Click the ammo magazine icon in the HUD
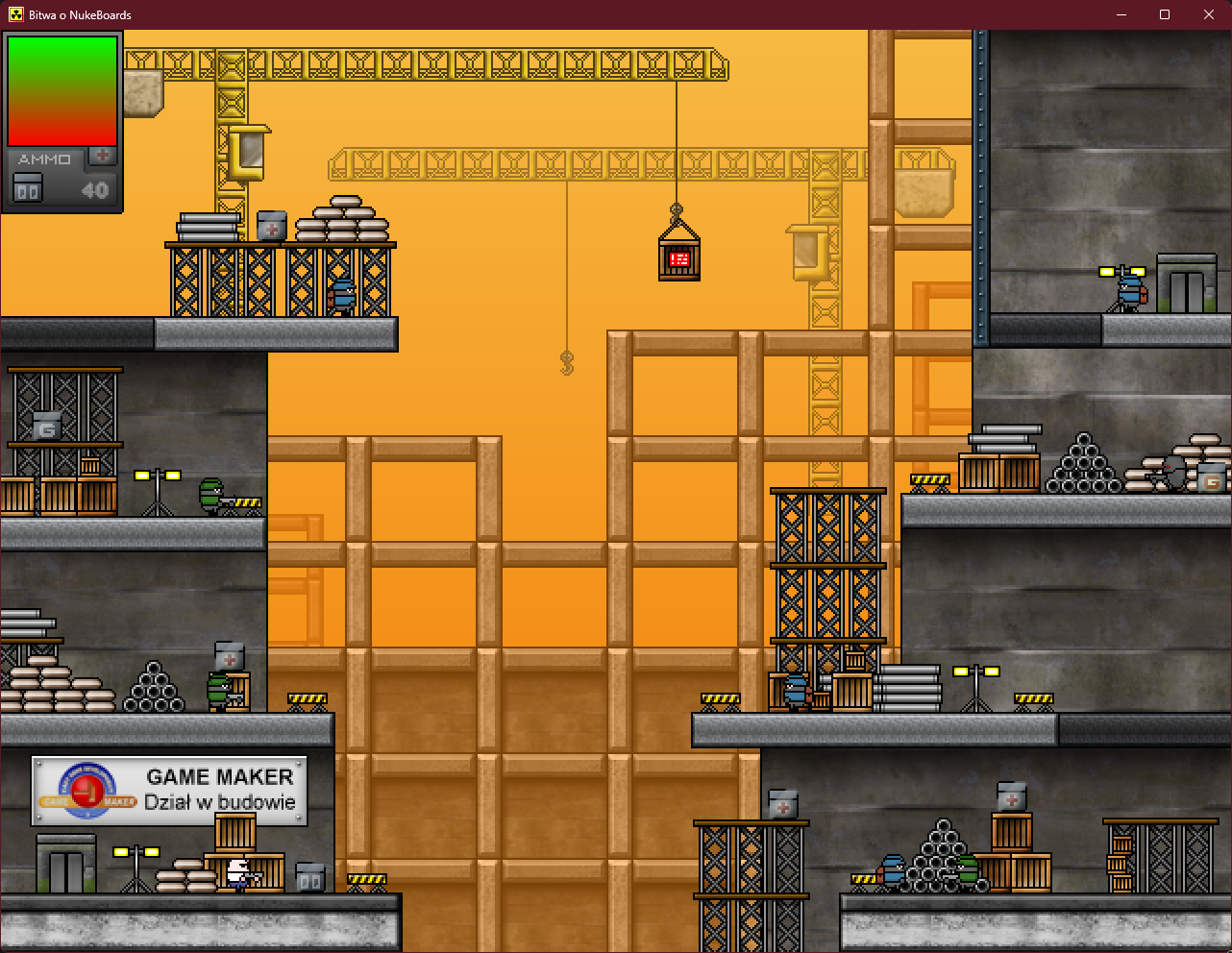The image size is (1232, 953). pos(28,188)
